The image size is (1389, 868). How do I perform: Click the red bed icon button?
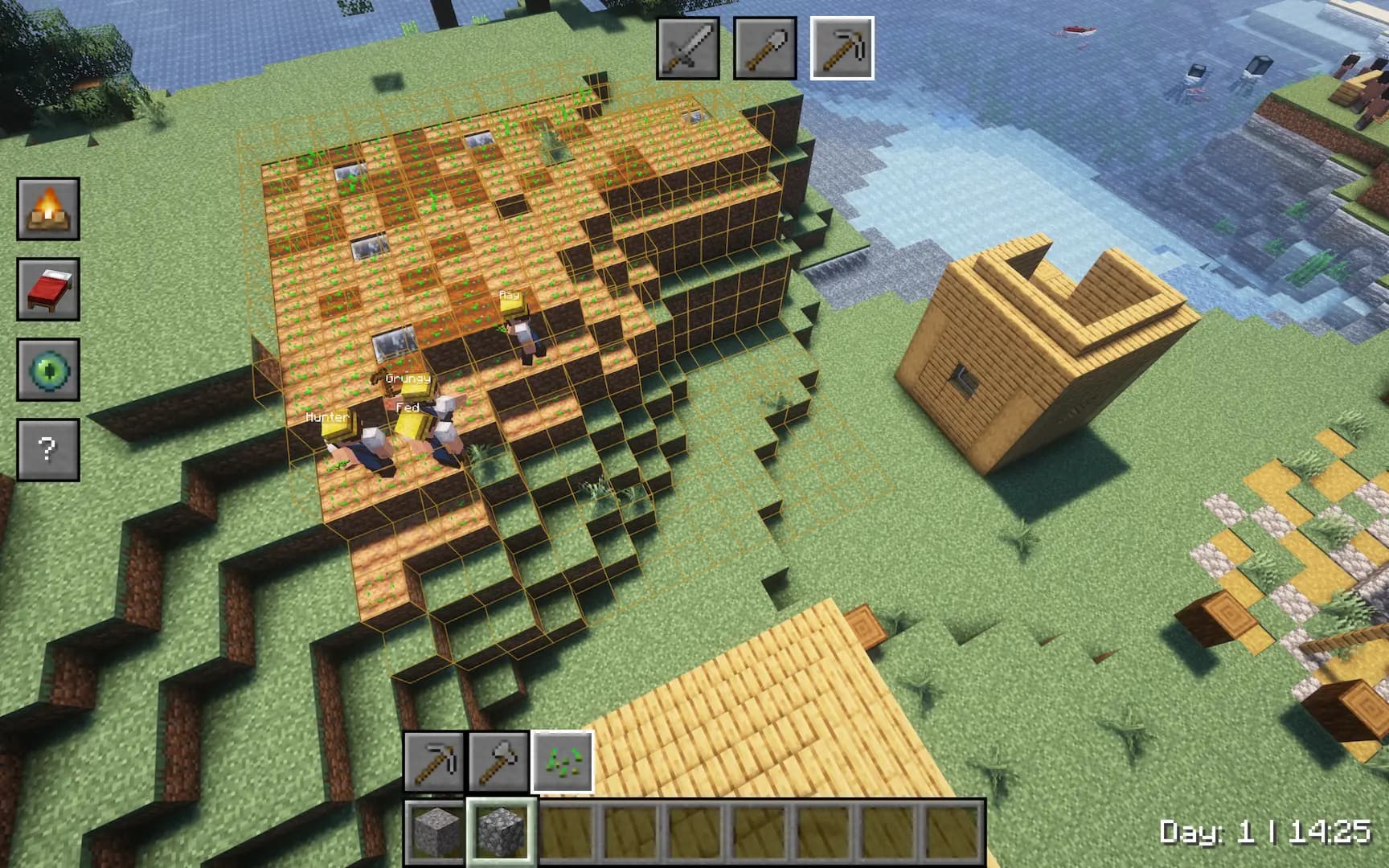click(x=48, y=289)
